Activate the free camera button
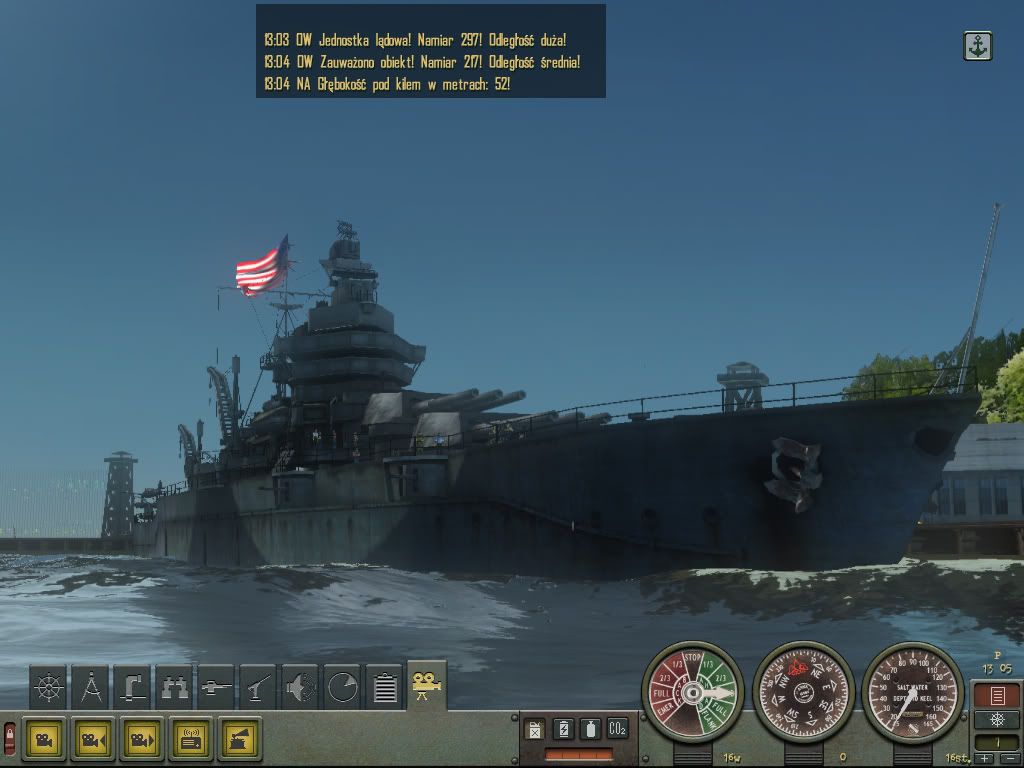 pyautogui.click(x=45, y=739)
